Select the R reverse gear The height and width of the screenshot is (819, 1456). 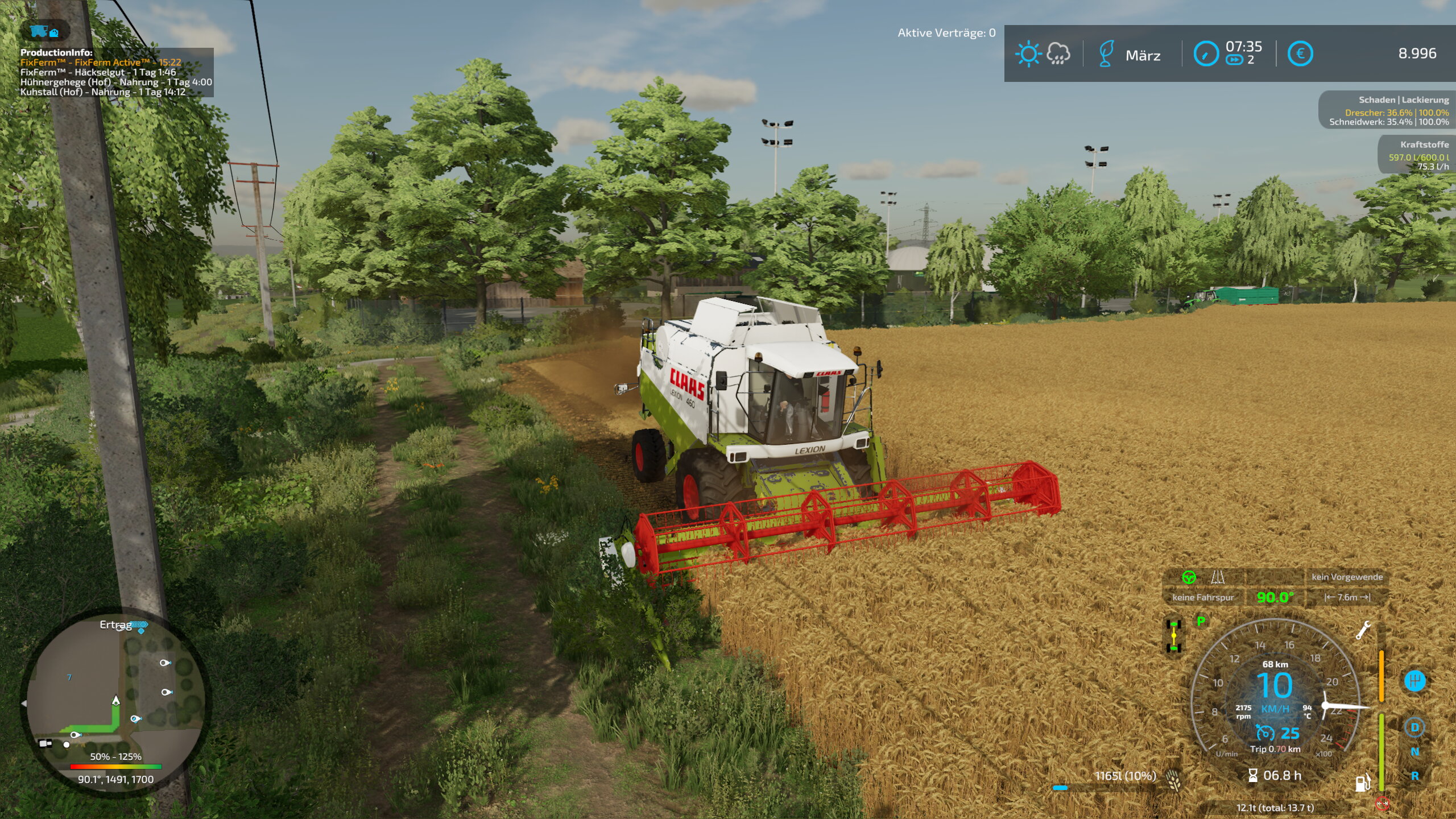click(1414, 776)
